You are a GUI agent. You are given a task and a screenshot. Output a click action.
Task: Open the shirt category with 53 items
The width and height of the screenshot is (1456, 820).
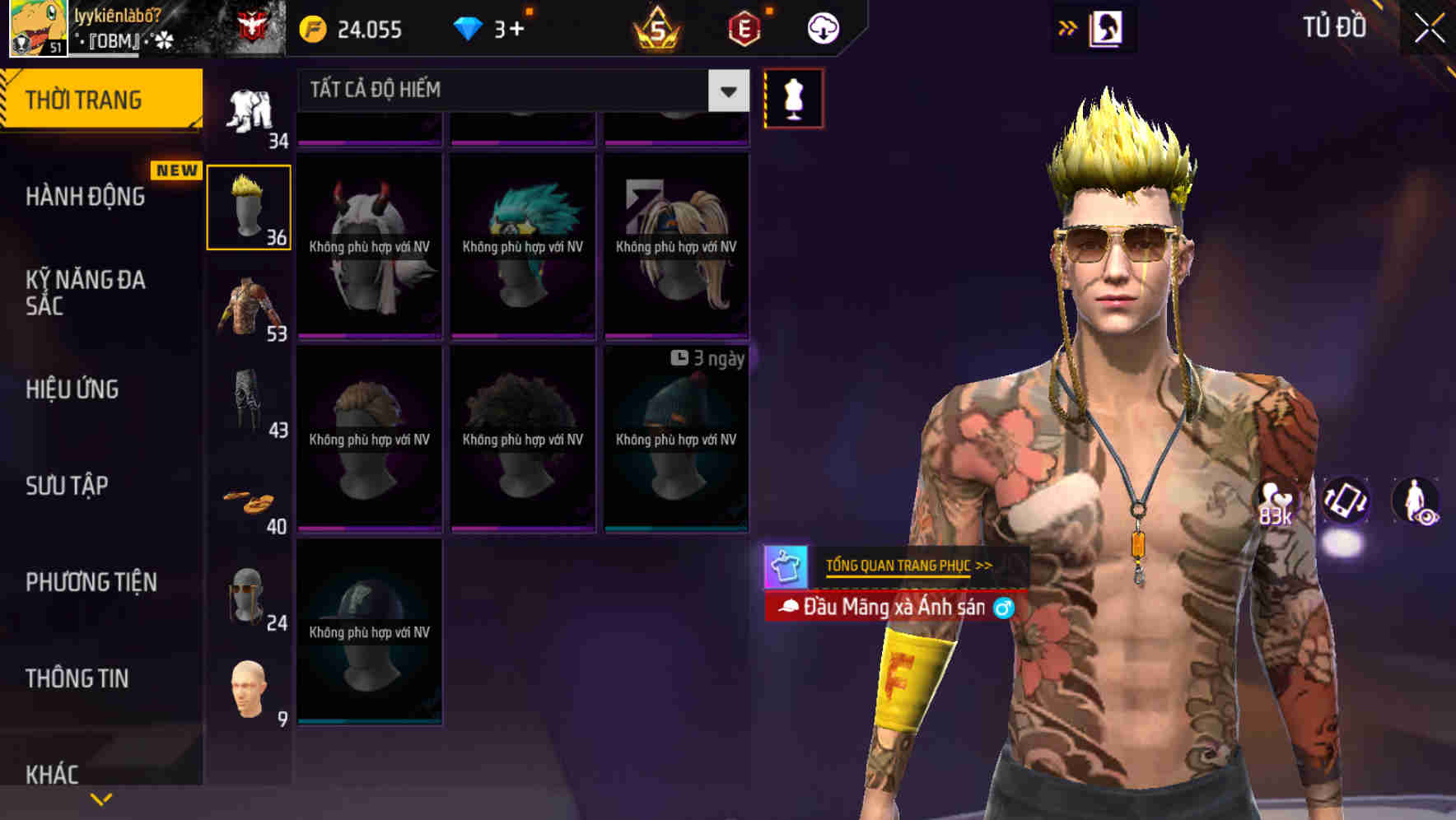pos(250,305)
